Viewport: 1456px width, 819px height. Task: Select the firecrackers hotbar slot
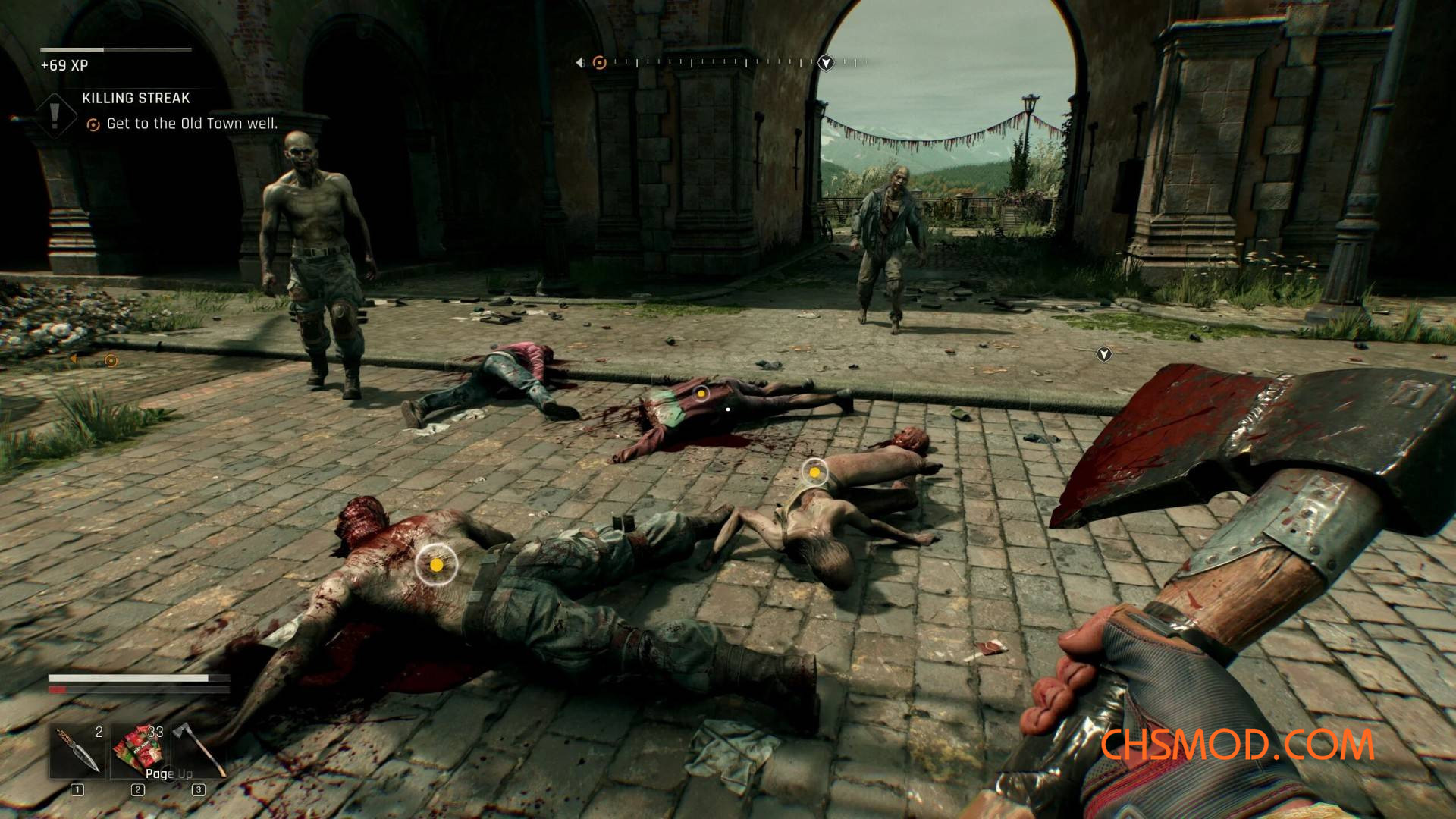138,750
